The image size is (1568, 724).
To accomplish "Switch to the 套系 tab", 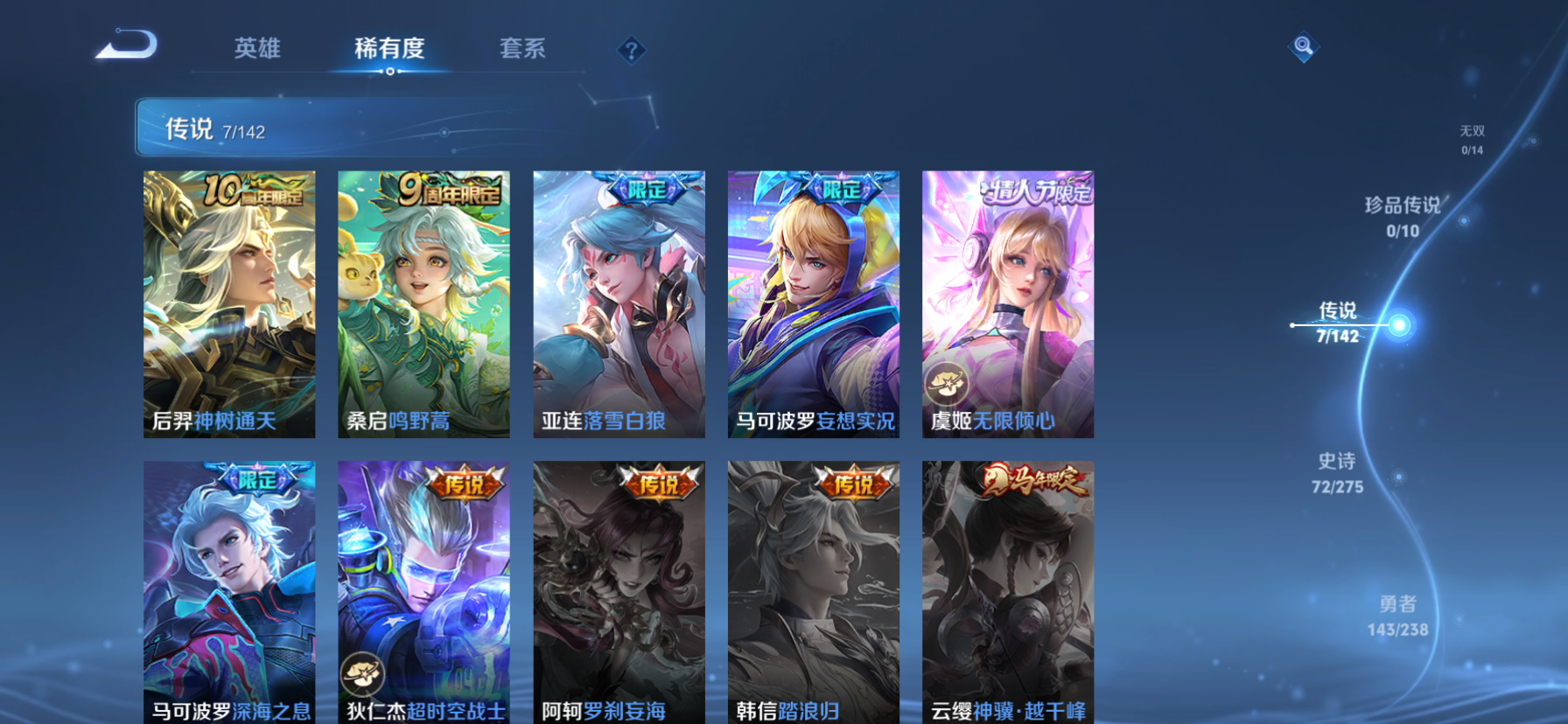I will click(x=522, y=50).
